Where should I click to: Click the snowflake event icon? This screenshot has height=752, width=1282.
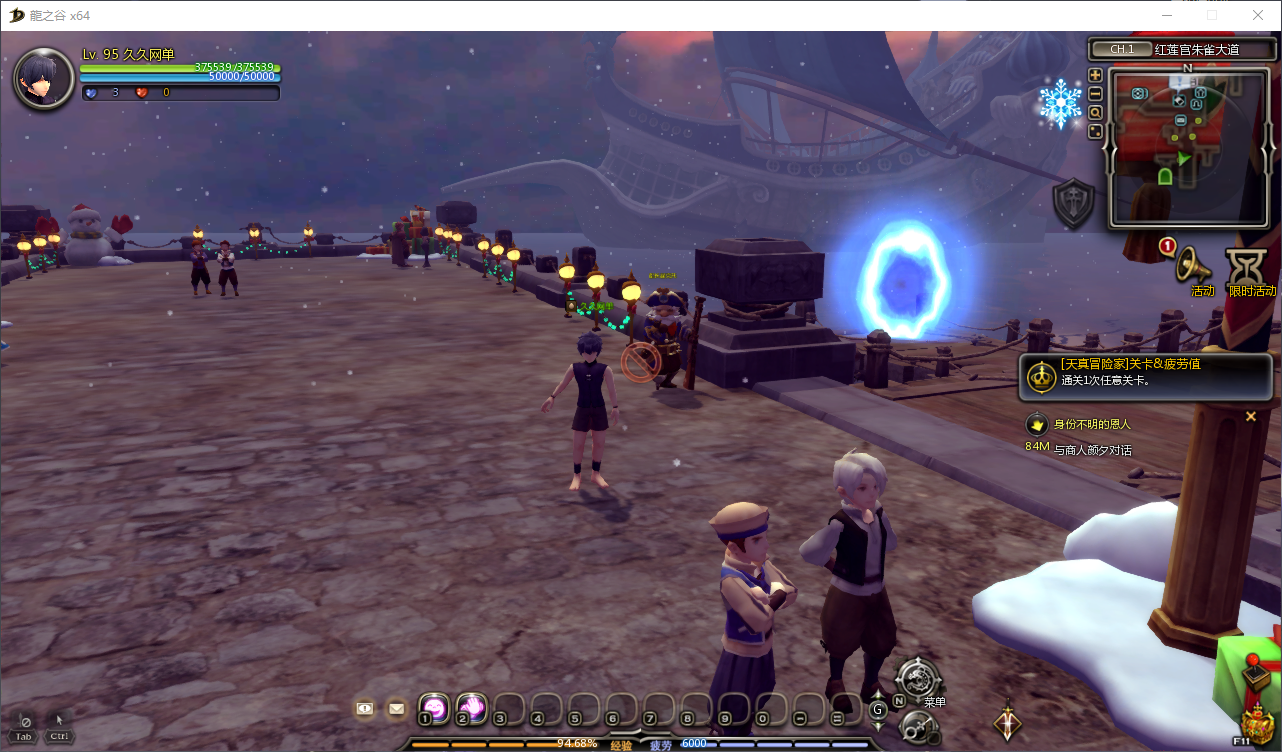1060,103
